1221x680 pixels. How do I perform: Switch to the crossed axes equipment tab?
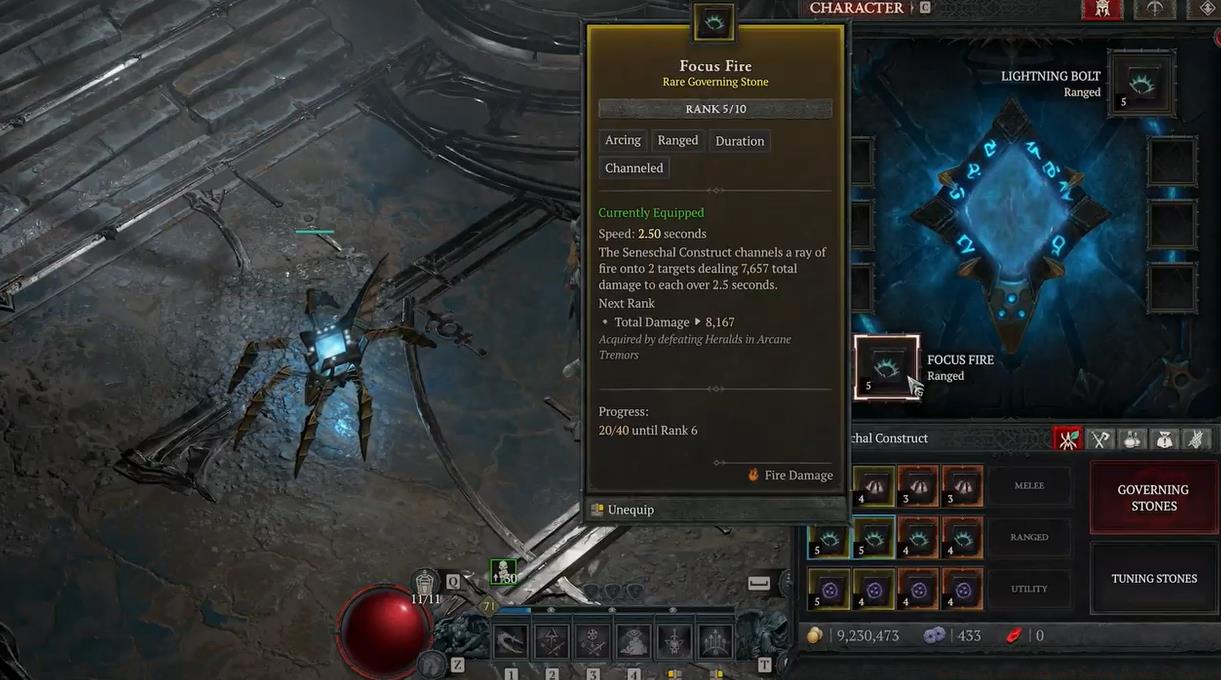click(x=1101, y=438)
